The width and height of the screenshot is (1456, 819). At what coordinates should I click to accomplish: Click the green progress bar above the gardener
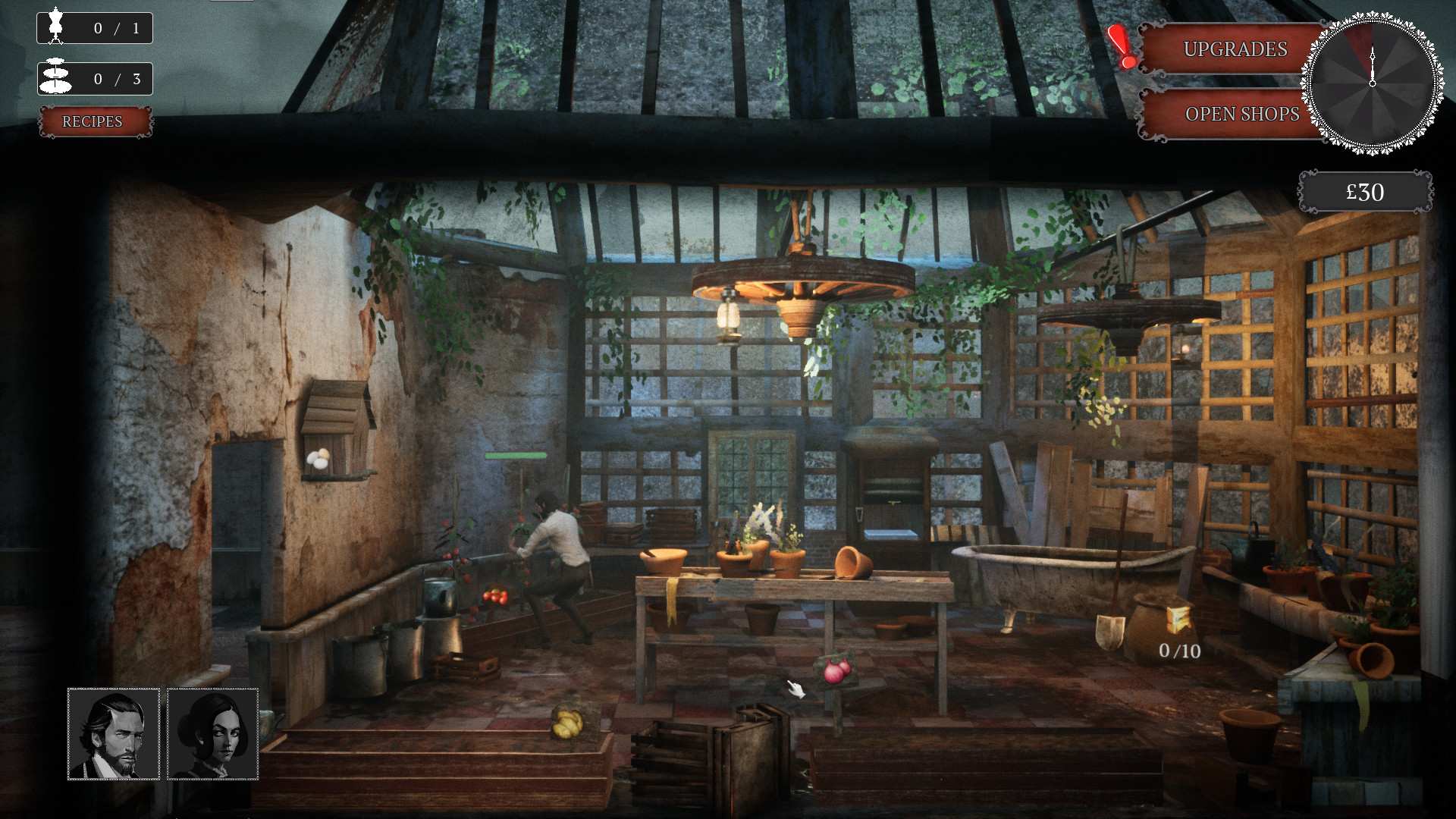516,456
